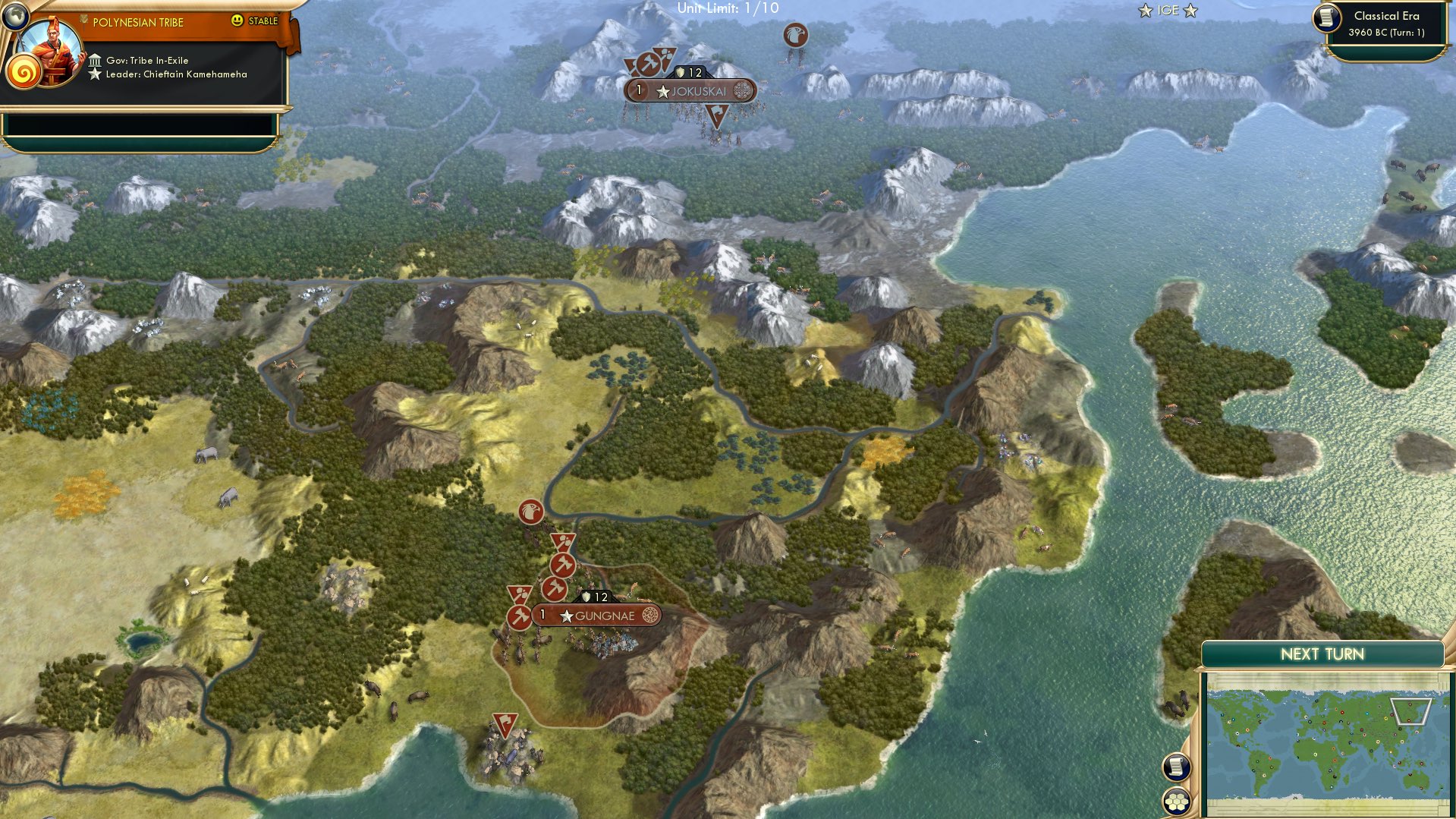Viewport: 1456px width, 819px height.
Task: Click the hexagon tiles icon below the scroll icon
Action: (1175, 801)
